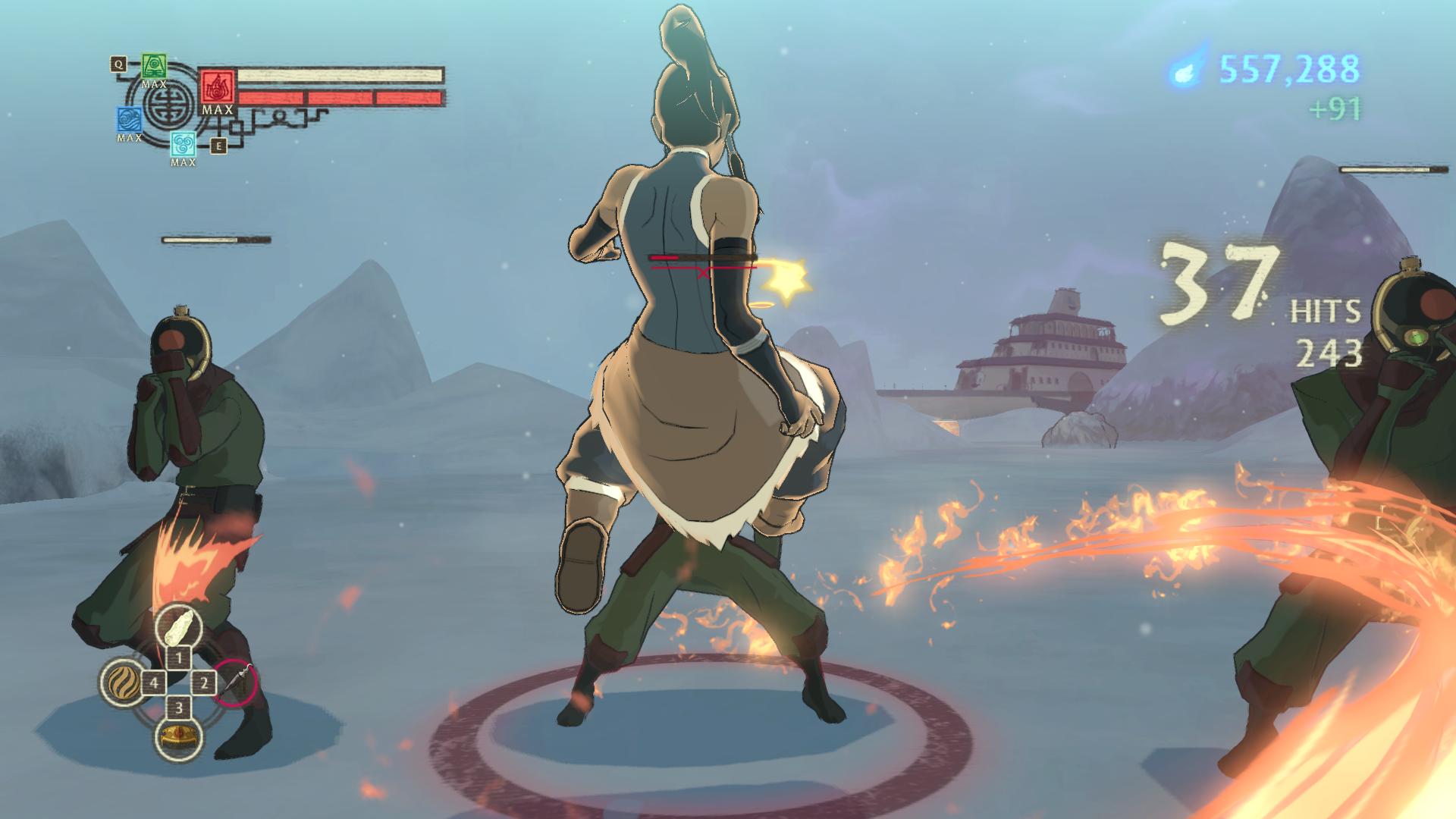Screen dimensions: 1456x819
Task: Click the health bar above the left chi-blocker
Action: (215, 238)
